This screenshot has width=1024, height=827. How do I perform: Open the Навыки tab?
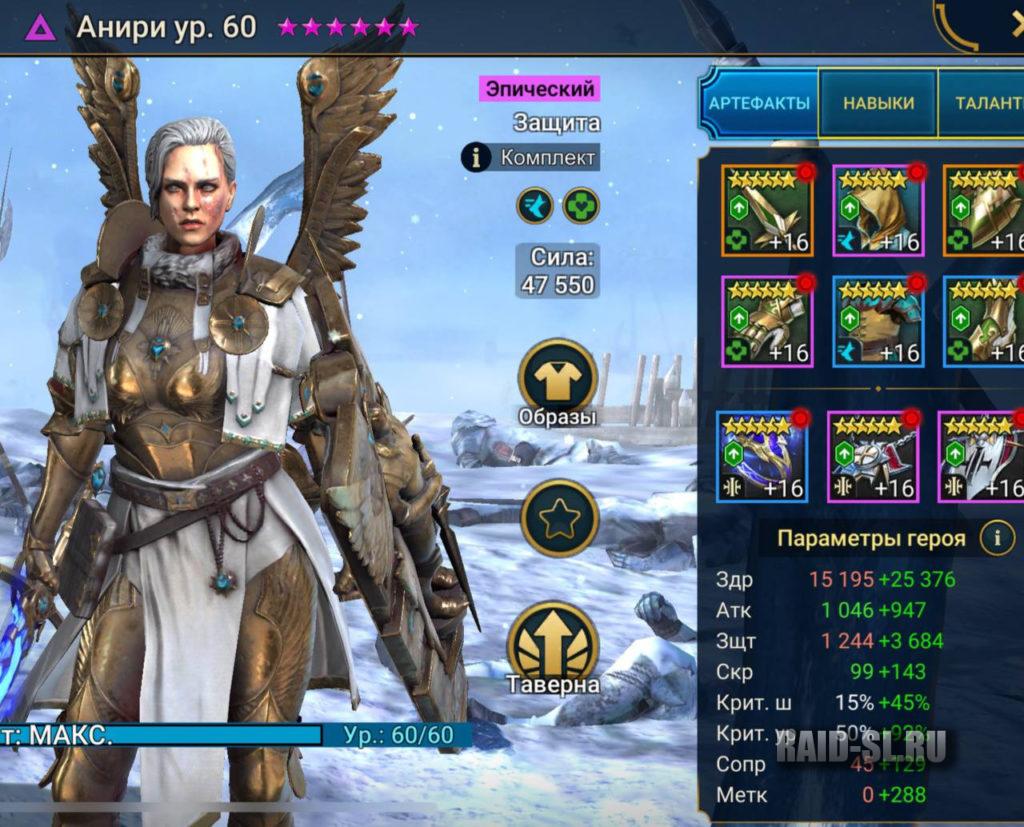point(878,104)
